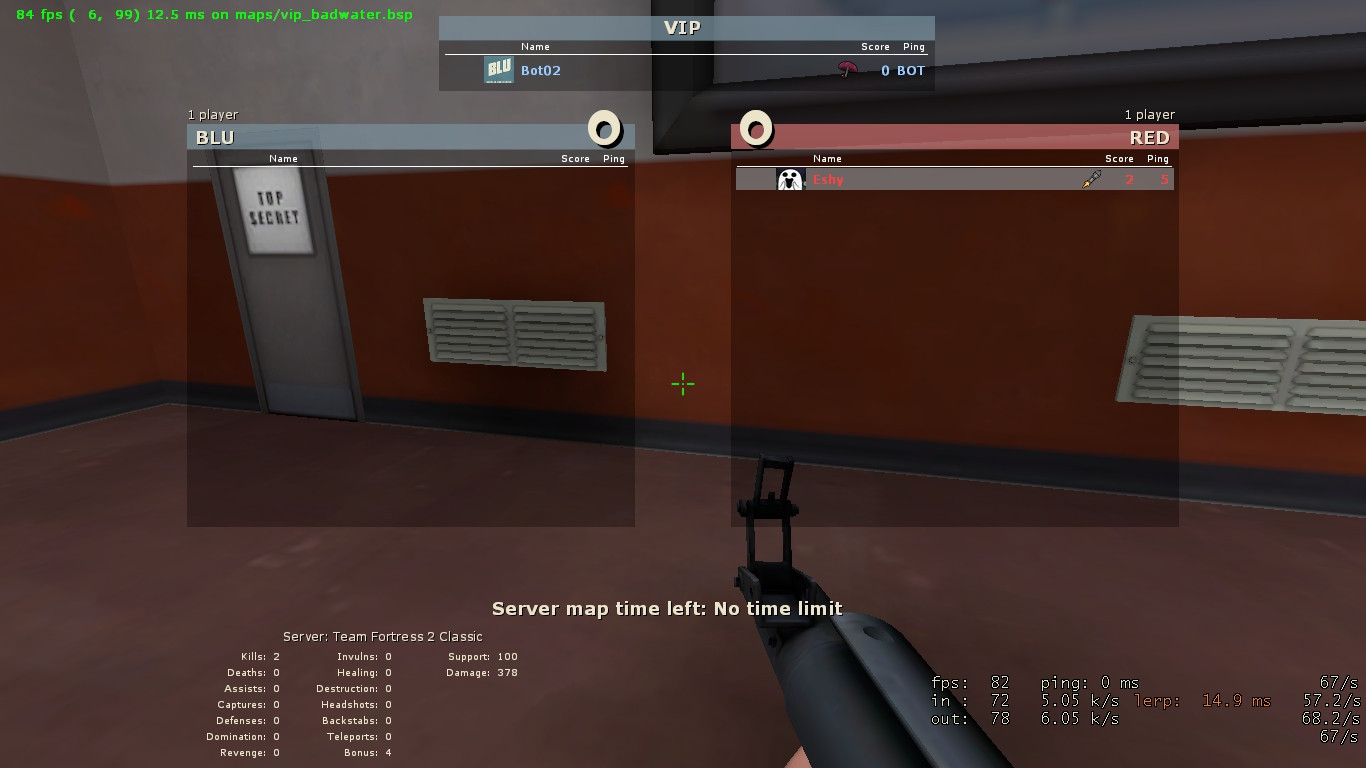The image size is (1366, 768).
Task: Select the rocket launcher icon beside Eshy's score
Action: 1090,179
